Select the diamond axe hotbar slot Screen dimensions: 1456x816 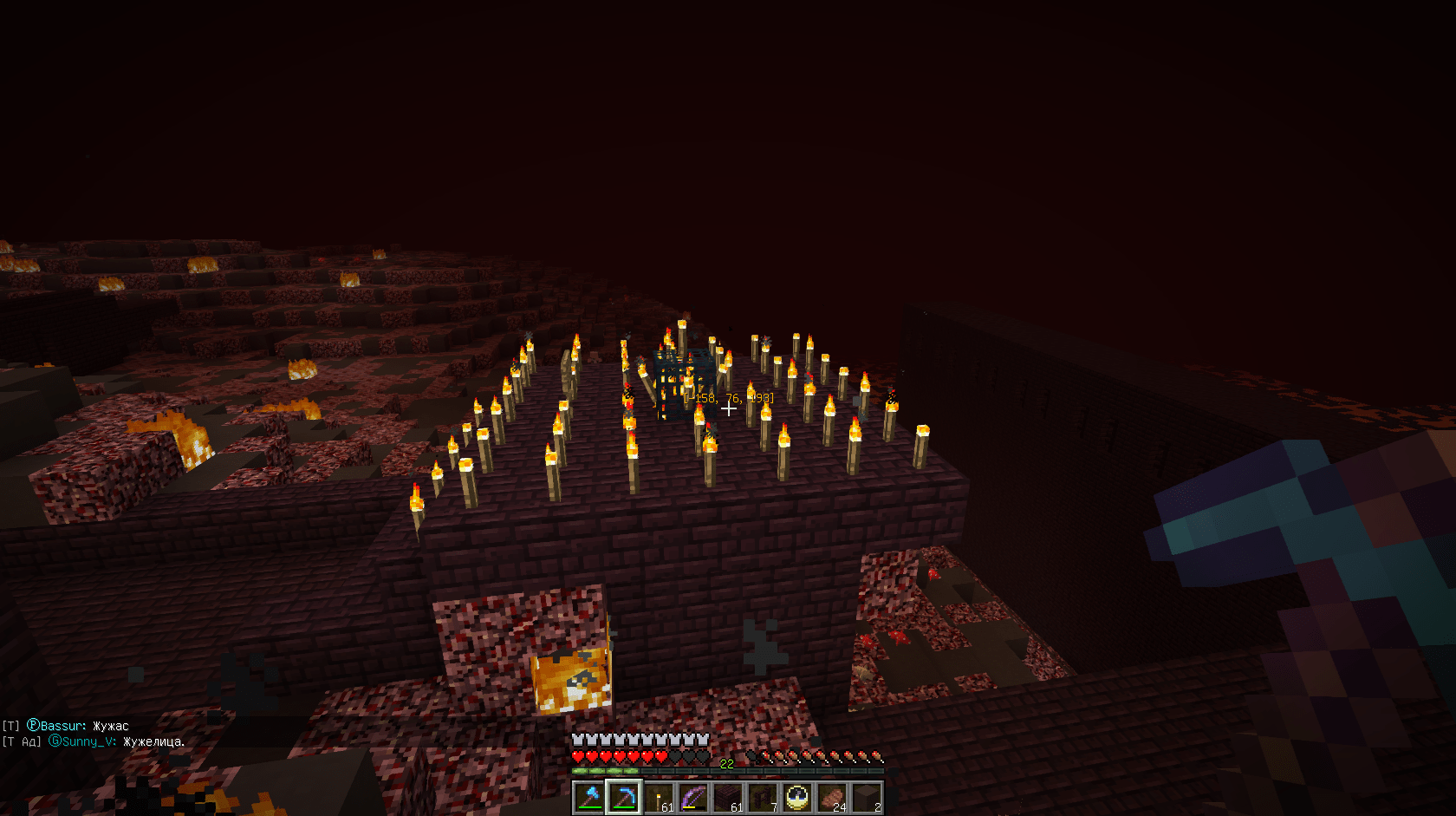click(589, 798)
